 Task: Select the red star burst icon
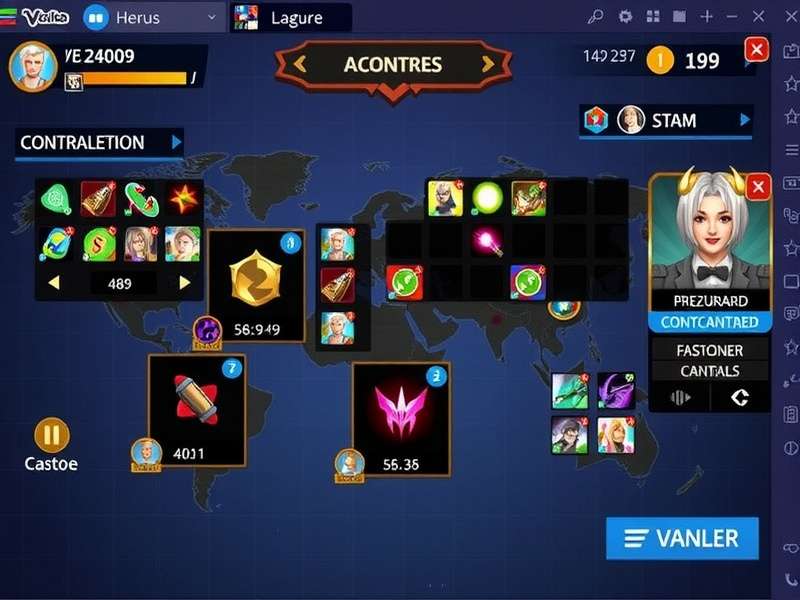click(x=181, y=199)
